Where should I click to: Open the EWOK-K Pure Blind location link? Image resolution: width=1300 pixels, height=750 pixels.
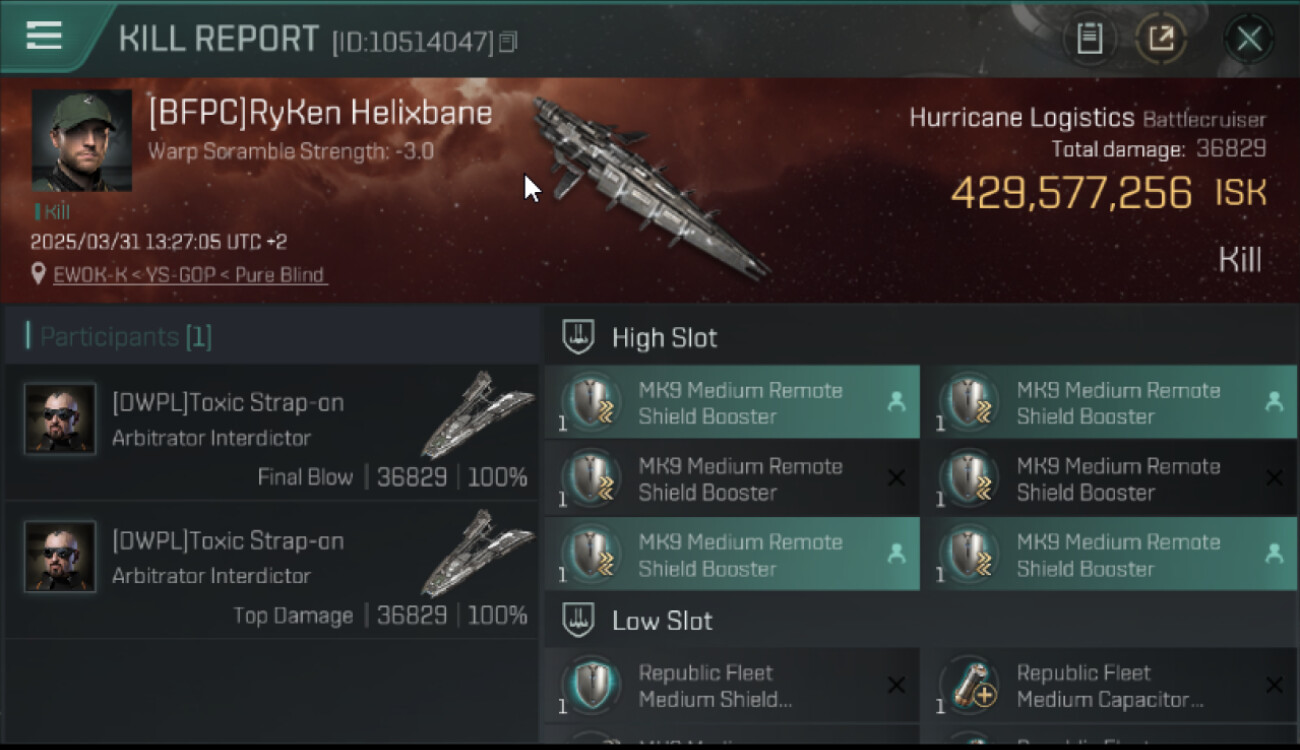click(190, 274)
